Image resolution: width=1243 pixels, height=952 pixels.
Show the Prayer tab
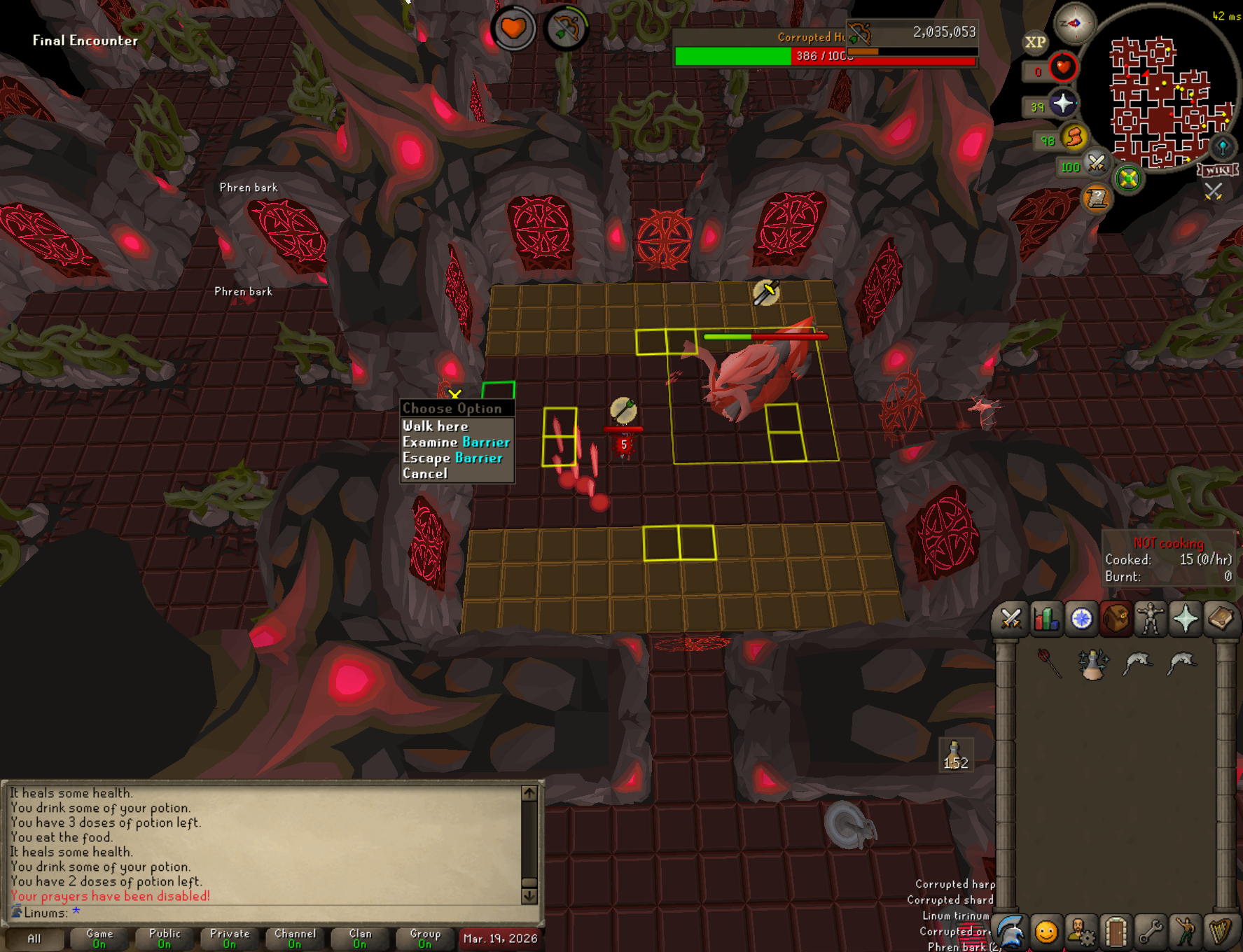pos(1185,619)
